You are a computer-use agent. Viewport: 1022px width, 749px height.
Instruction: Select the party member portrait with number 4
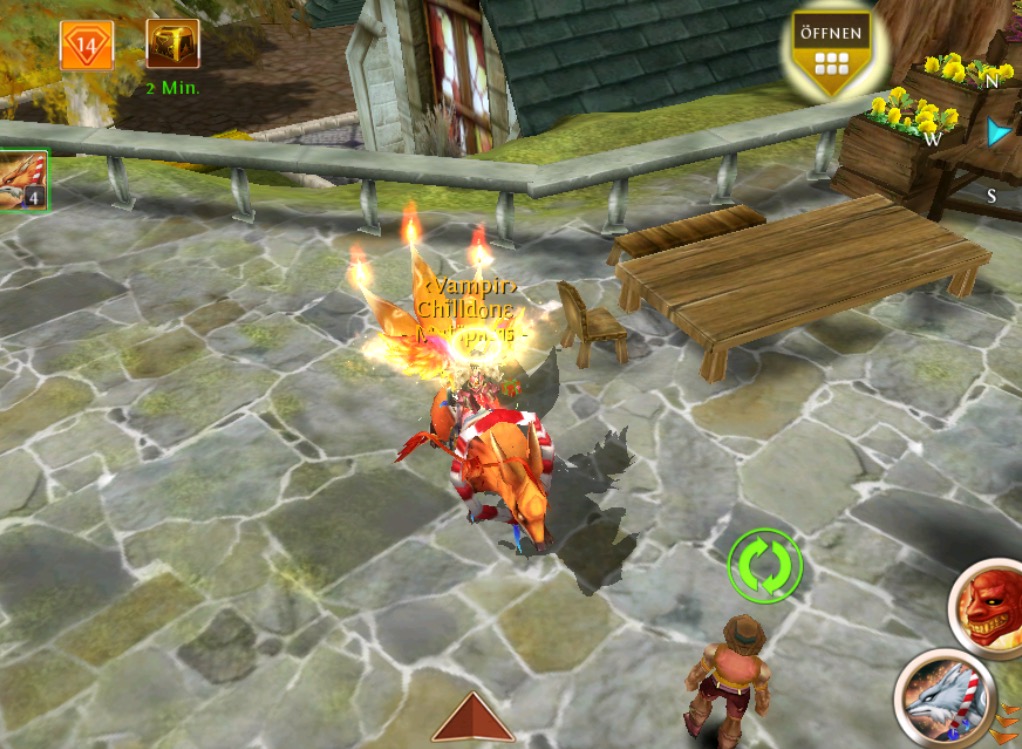pyautogui.click(x=22, y=181)
